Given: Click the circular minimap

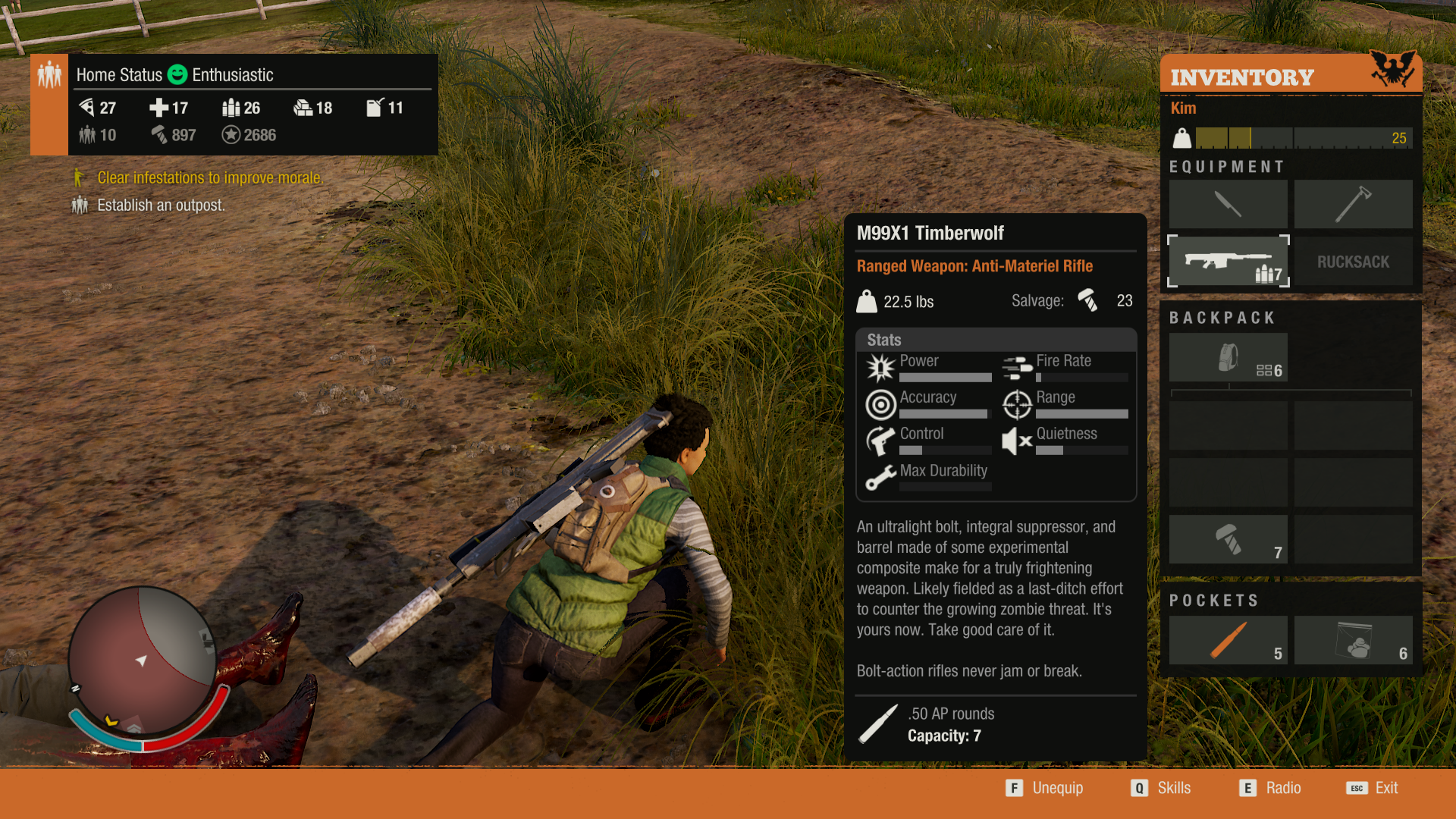Looking at the screenshot, I should click(x=142, y=661).
